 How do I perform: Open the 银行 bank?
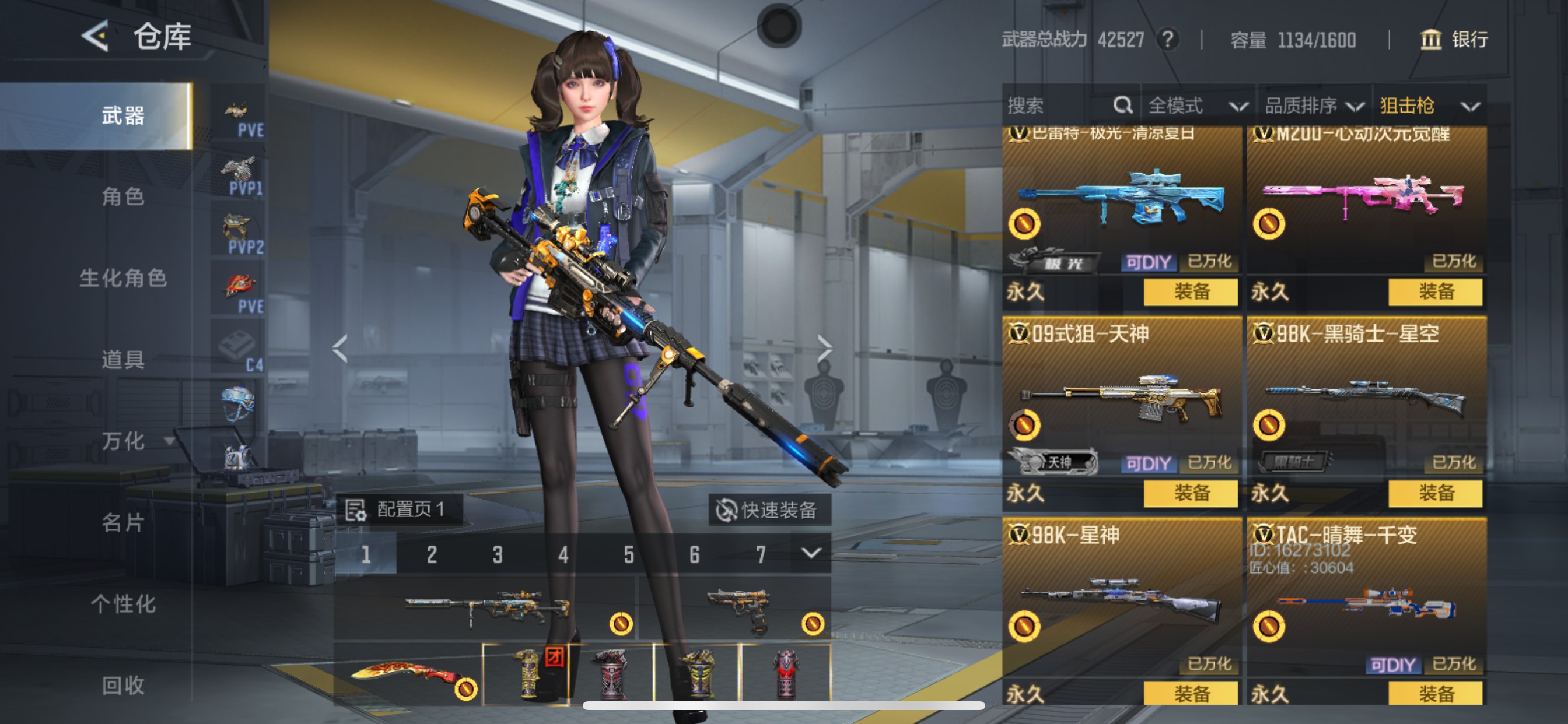(1455, 40)
